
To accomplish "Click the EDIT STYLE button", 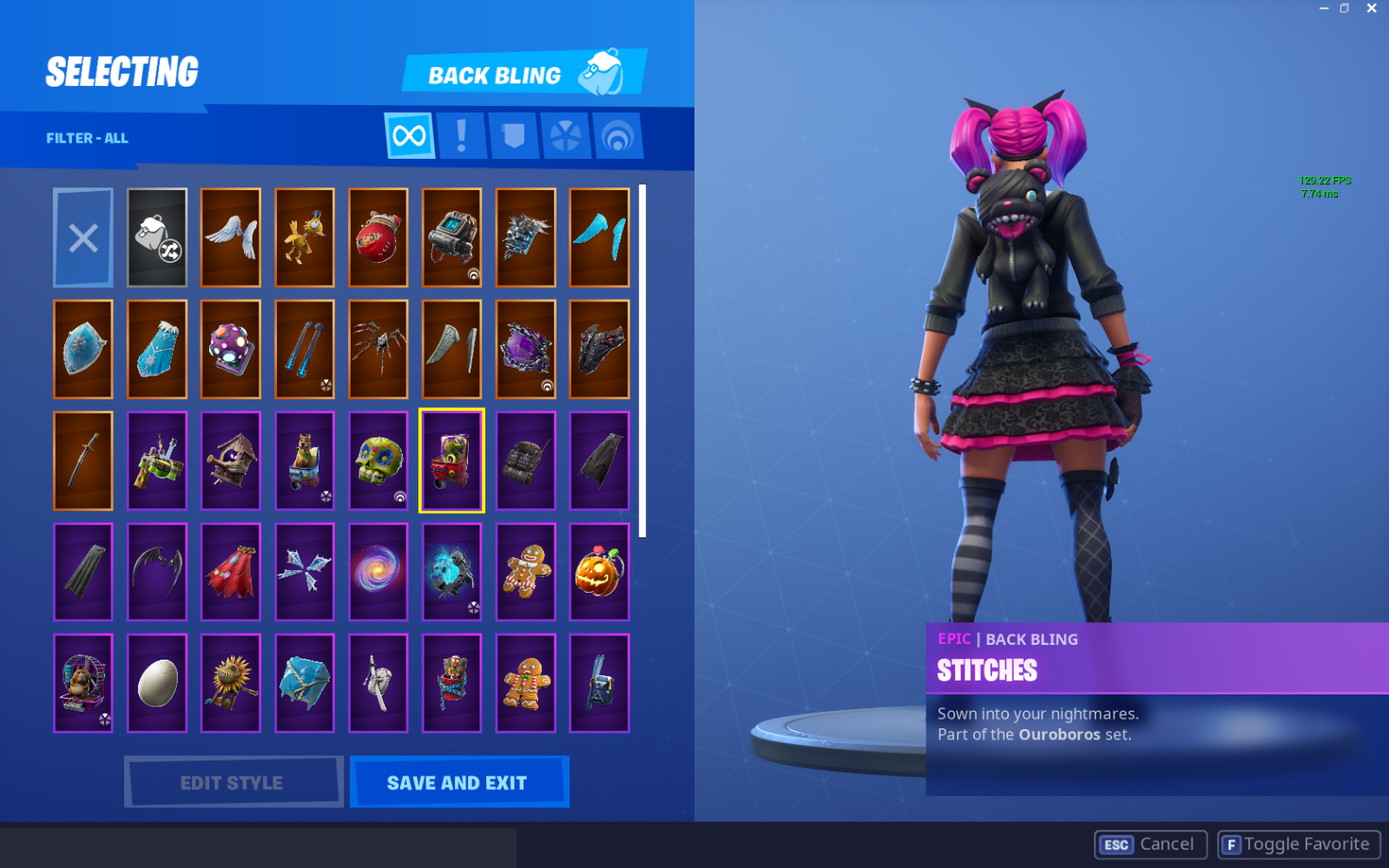I will pyautogui.click(x=233, y=782).
